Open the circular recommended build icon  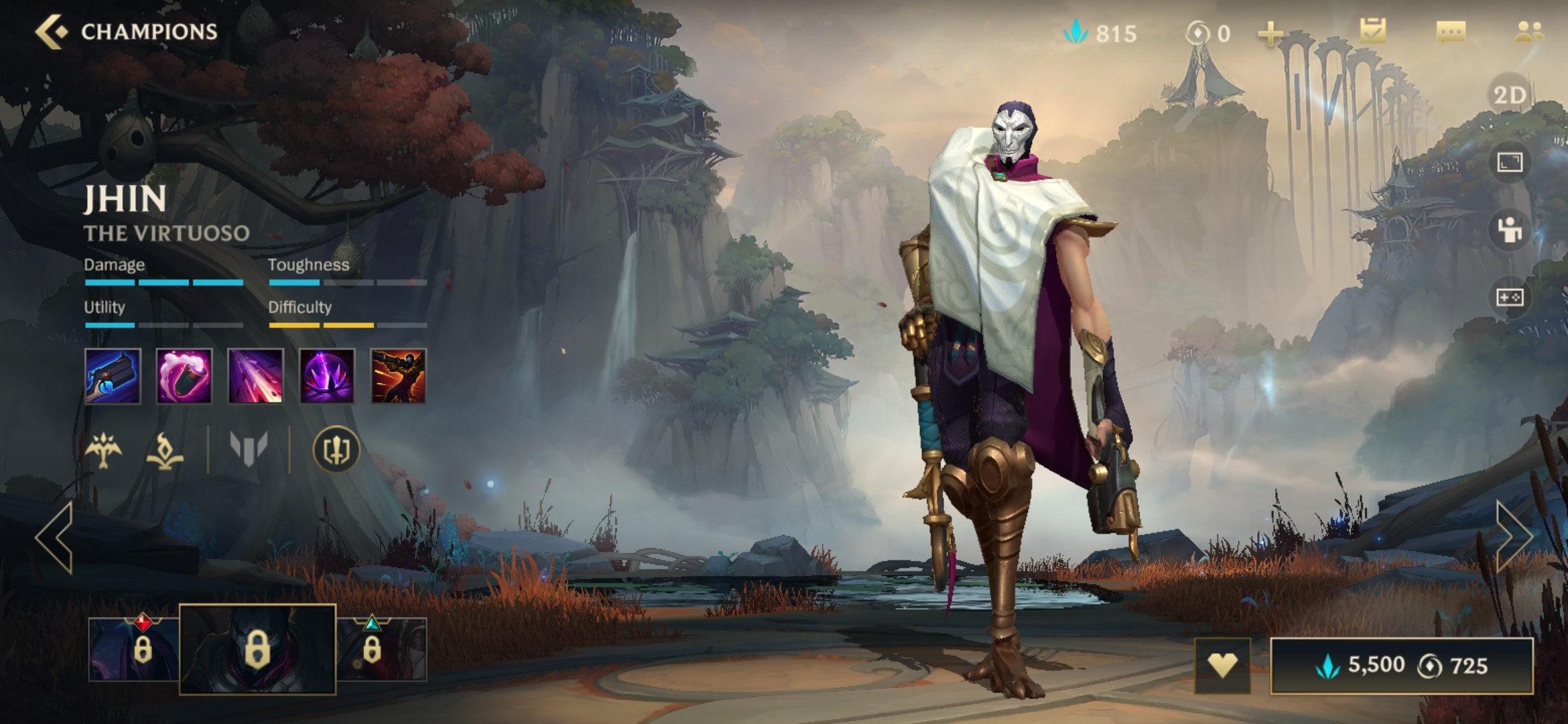[x=336, y=450]
